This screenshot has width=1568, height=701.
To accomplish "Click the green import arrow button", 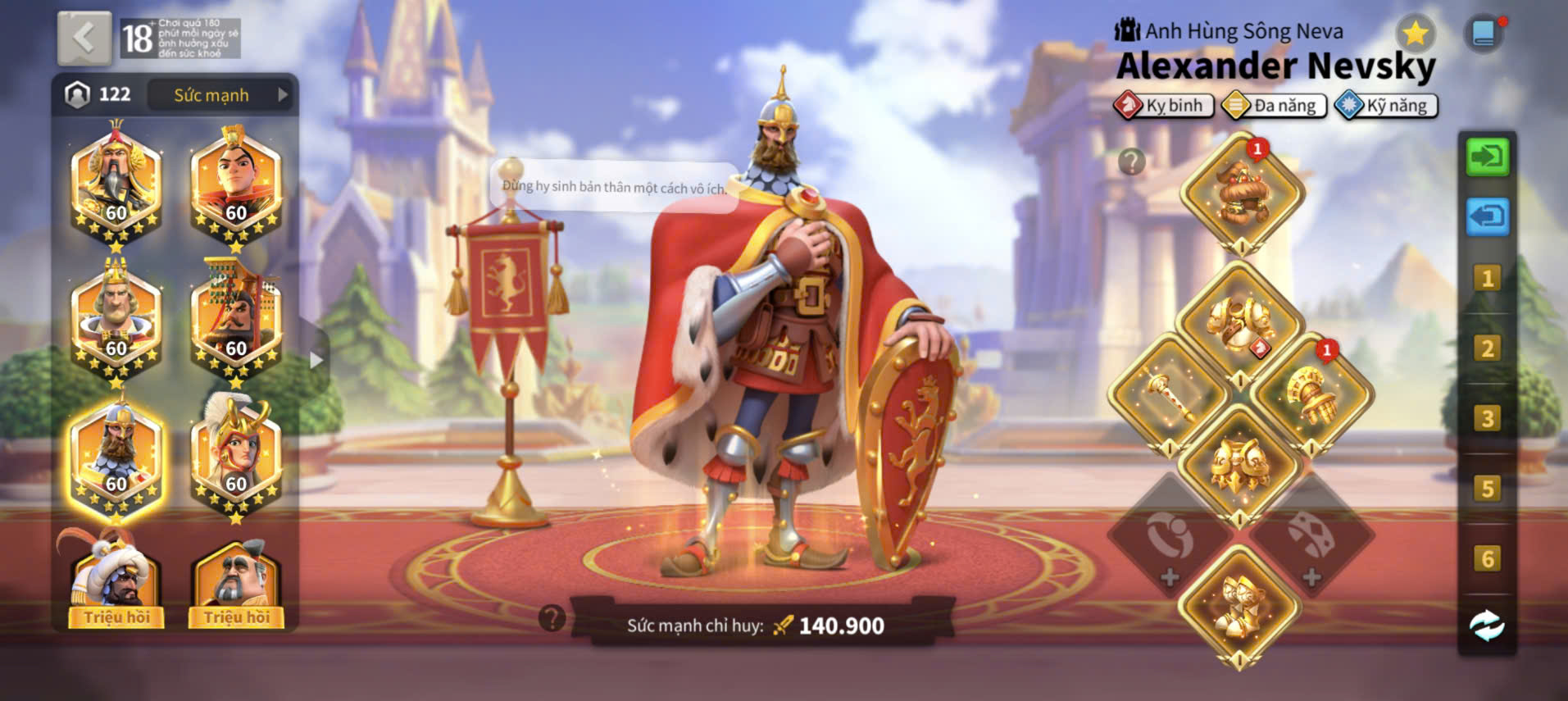I will [1487, 157].
